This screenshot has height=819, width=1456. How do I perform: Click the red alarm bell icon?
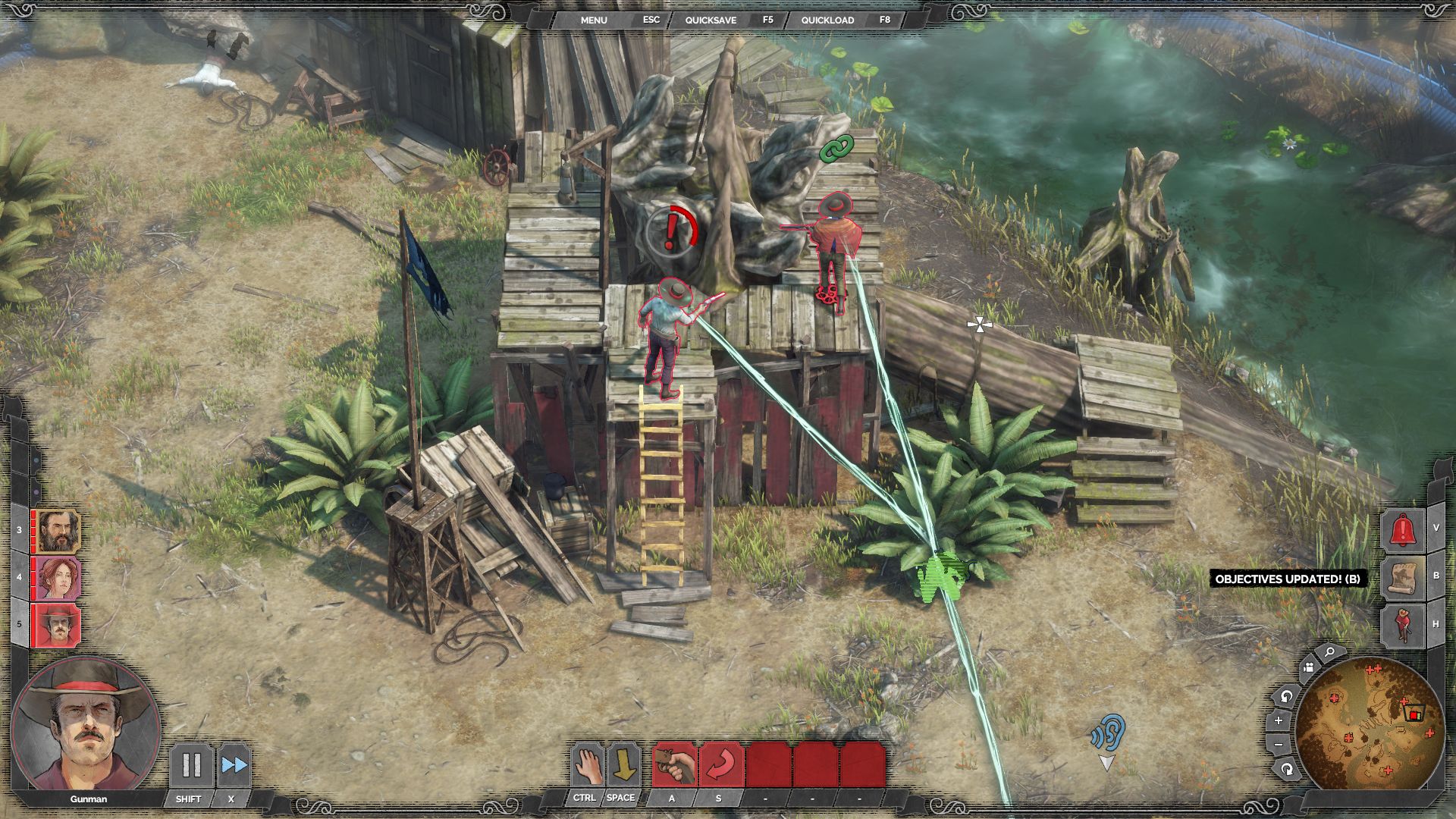1401,529
